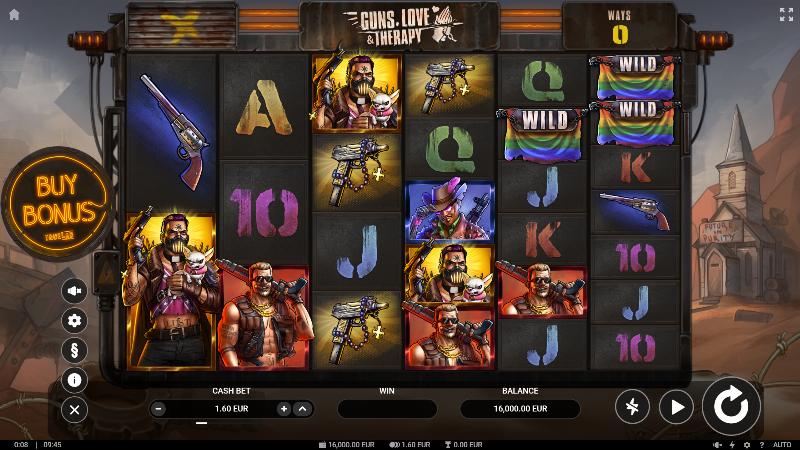Open the small gear settings in bottom bar
The image size is (800, 450).
745,444
